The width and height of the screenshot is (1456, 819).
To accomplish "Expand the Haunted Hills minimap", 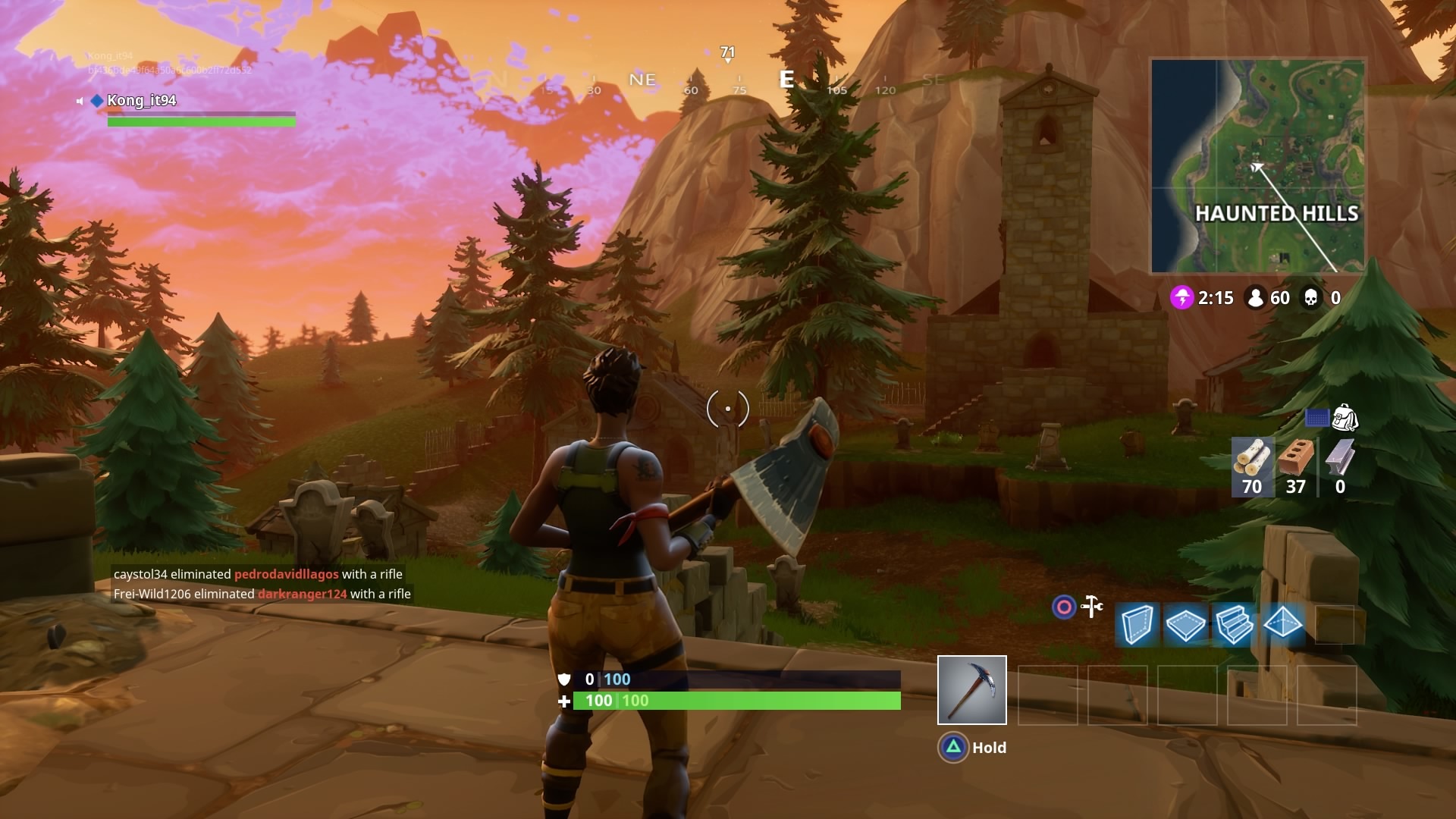I will (x=1259, y=165).
